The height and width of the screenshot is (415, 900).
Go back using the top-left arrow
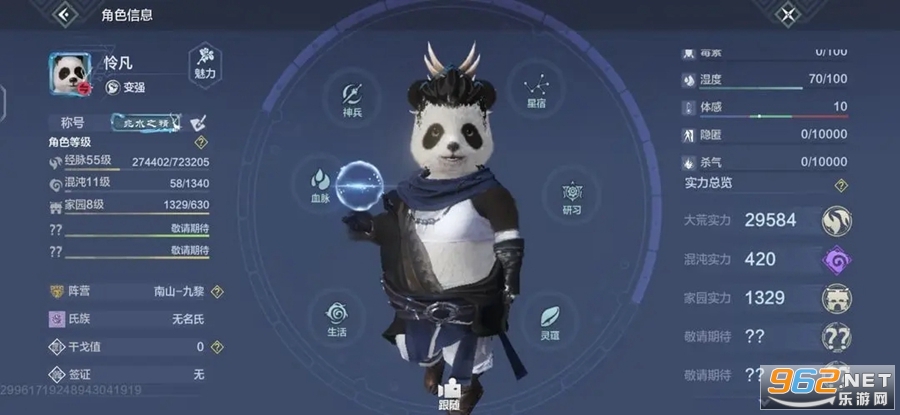(67, 15)
